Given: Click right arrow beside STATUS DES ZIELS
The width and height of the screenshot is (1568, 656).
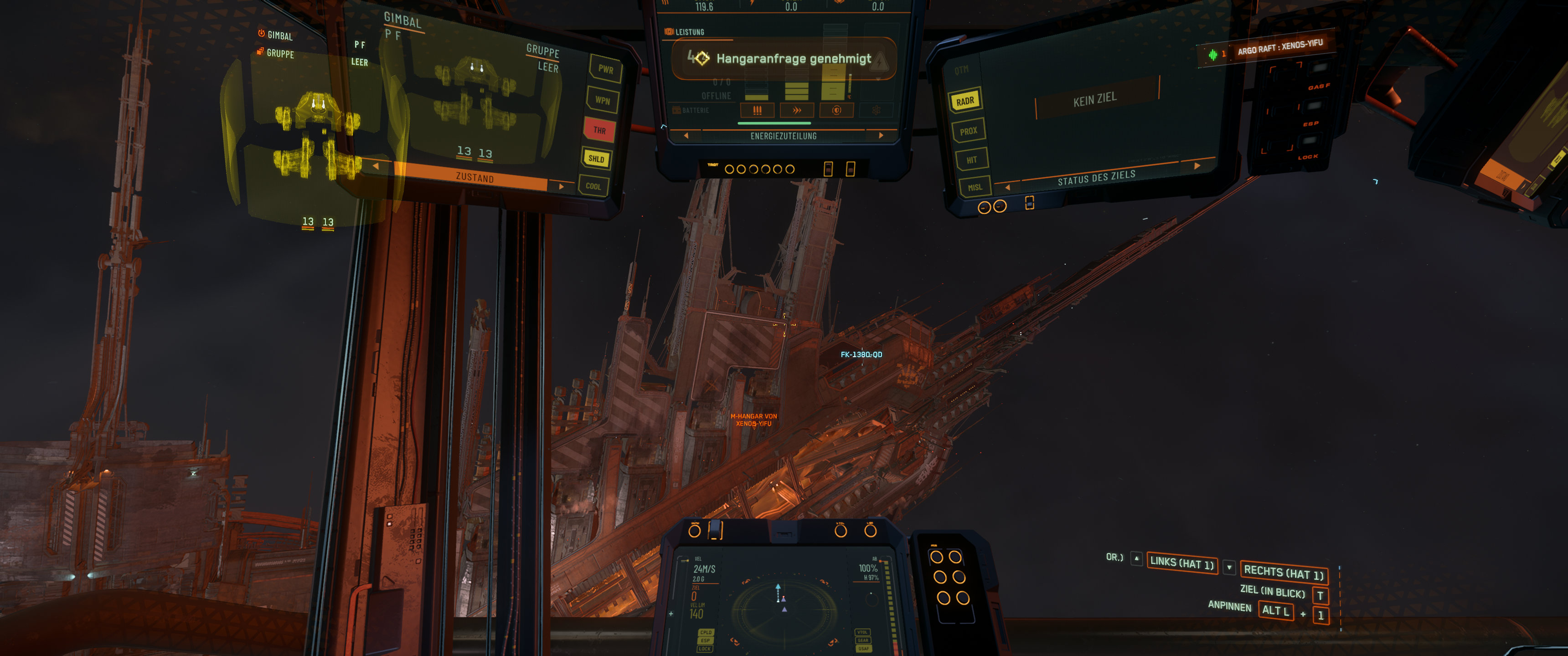Looking at the screenshot, I should pyautogui.click(x=1197, y=165).
